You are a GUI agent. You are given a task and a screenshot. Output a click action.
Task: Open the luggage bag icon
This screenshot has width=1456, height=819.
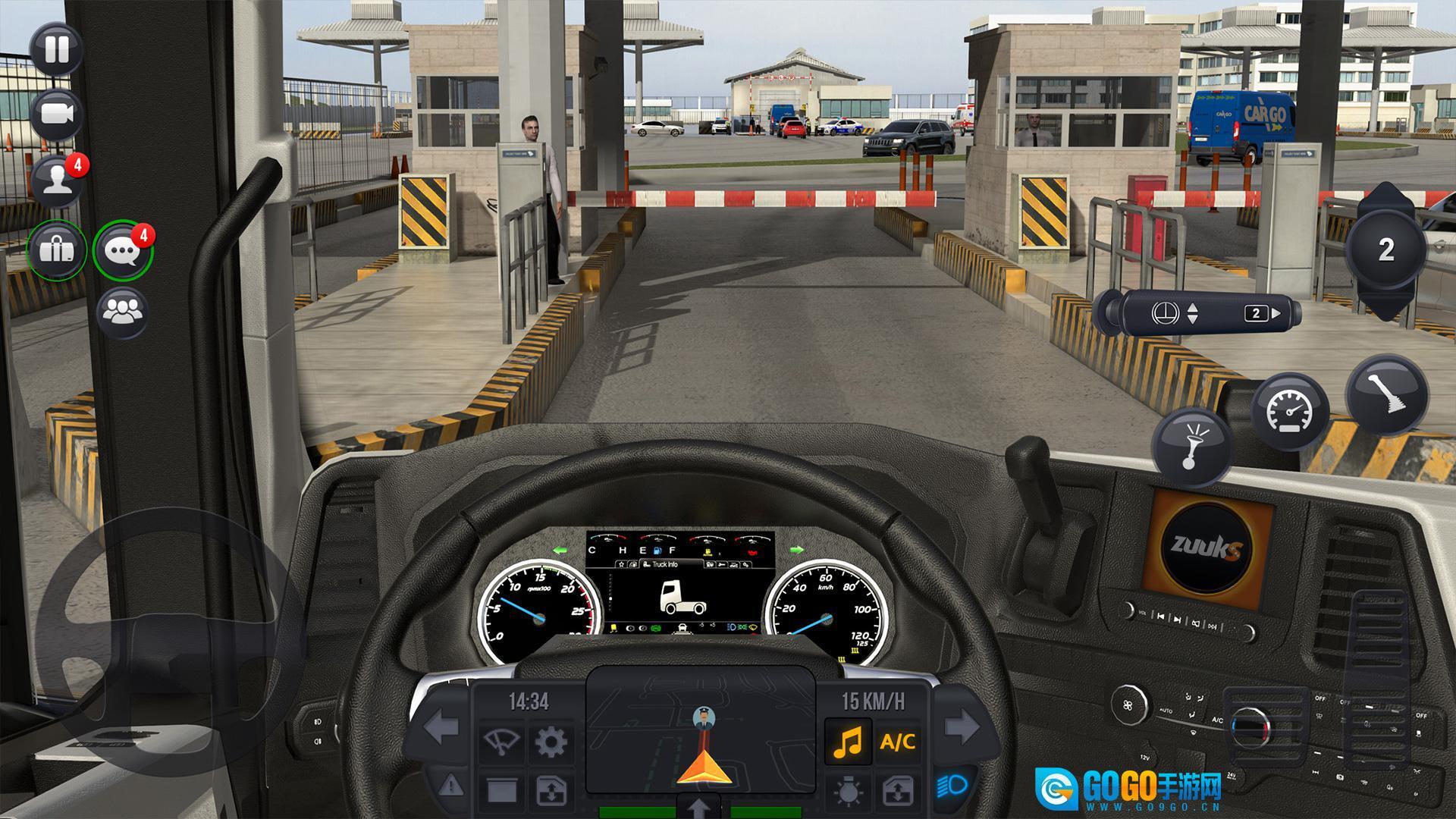pos(57,249)
